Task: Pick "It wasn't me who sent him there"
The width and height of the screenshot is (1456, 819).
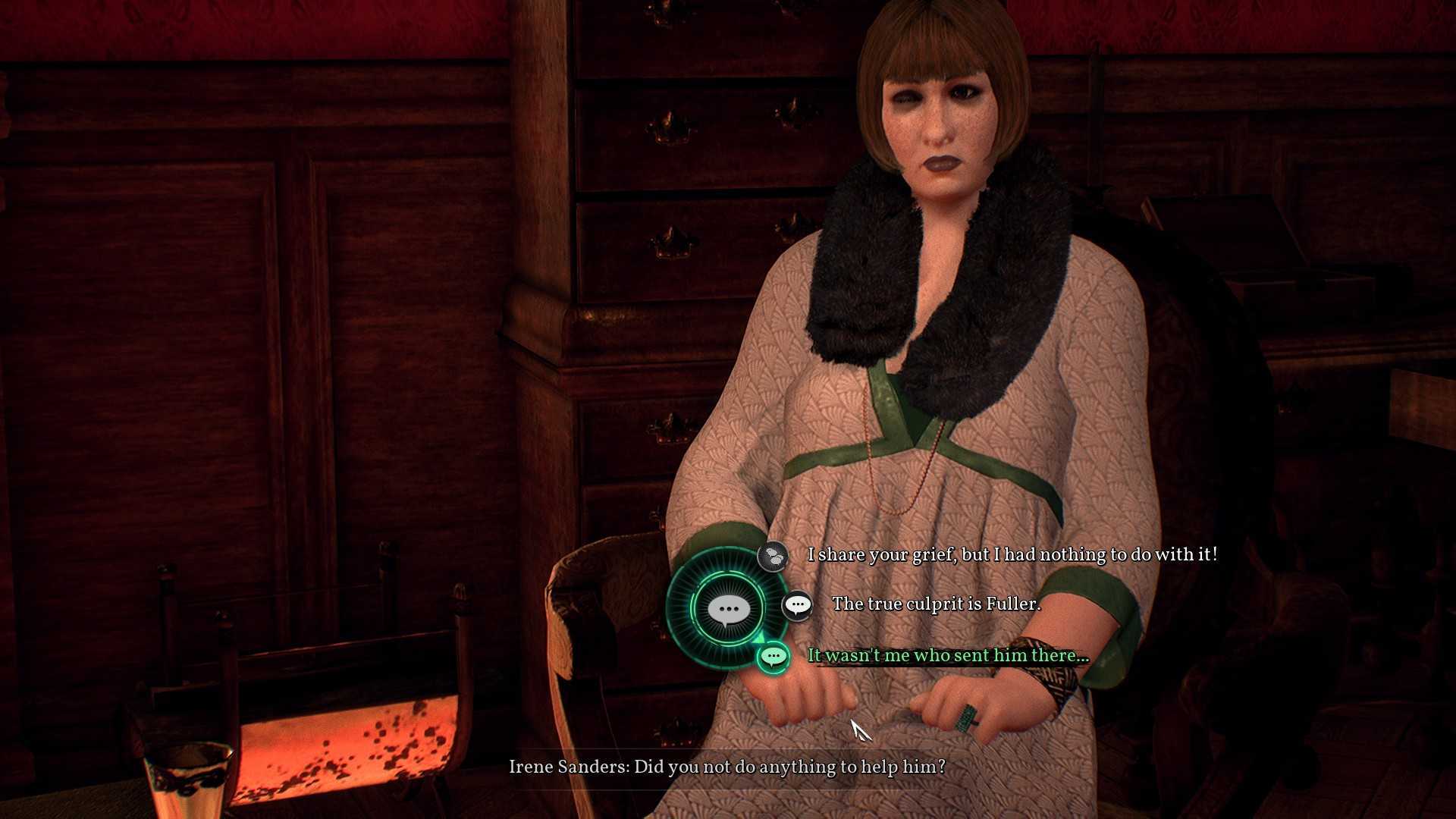Action: [x=948, y=656]
